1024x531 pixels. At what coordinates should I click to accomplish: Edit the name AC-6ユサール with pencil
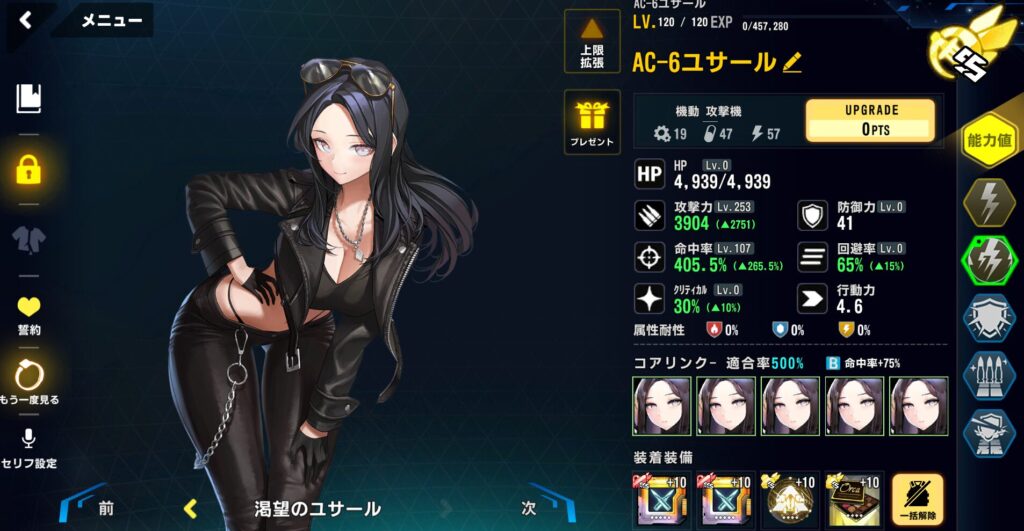pyautogui.click(x=792, y=62)
